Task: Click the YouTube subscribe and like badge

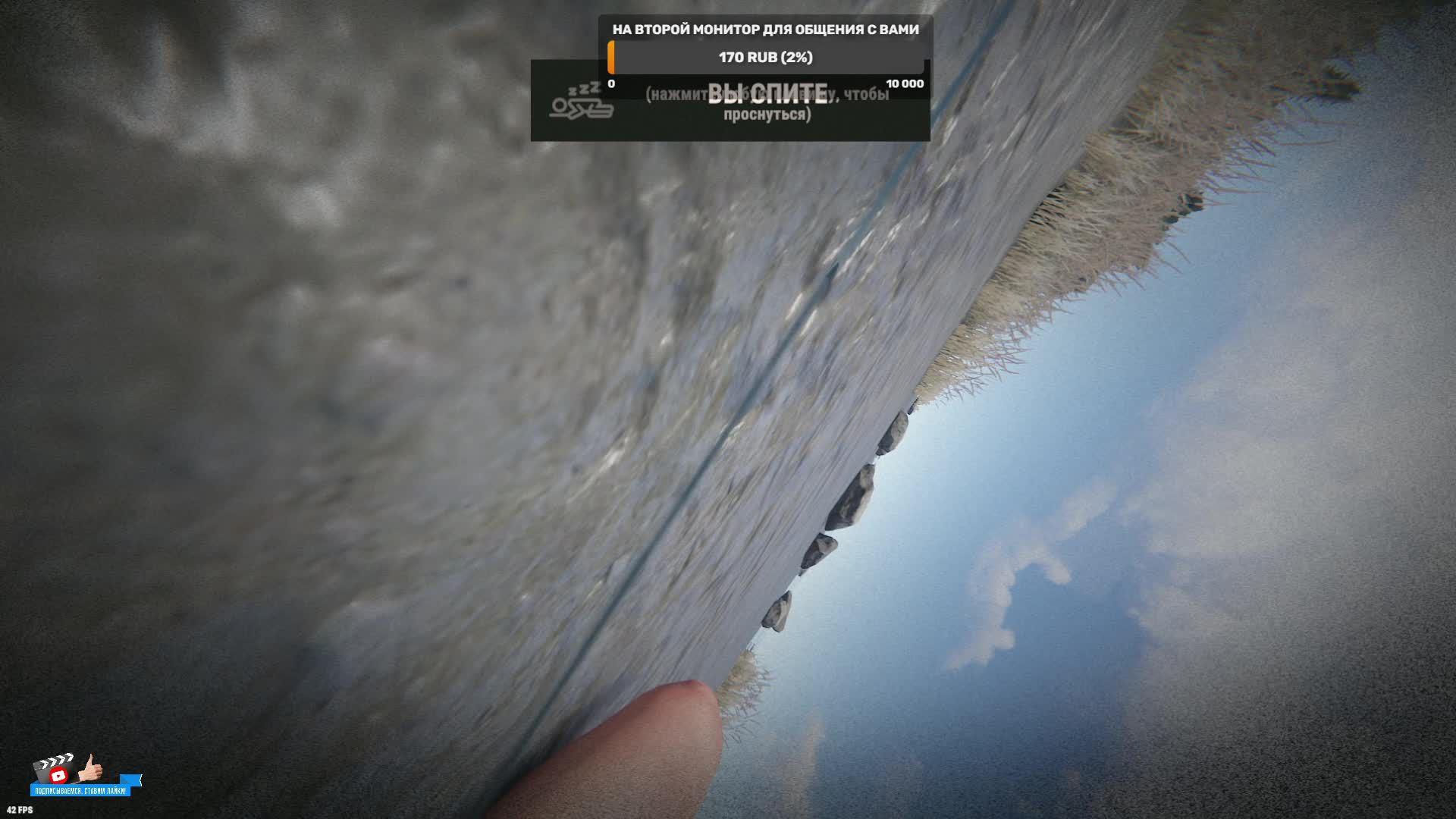Action: 83,776
